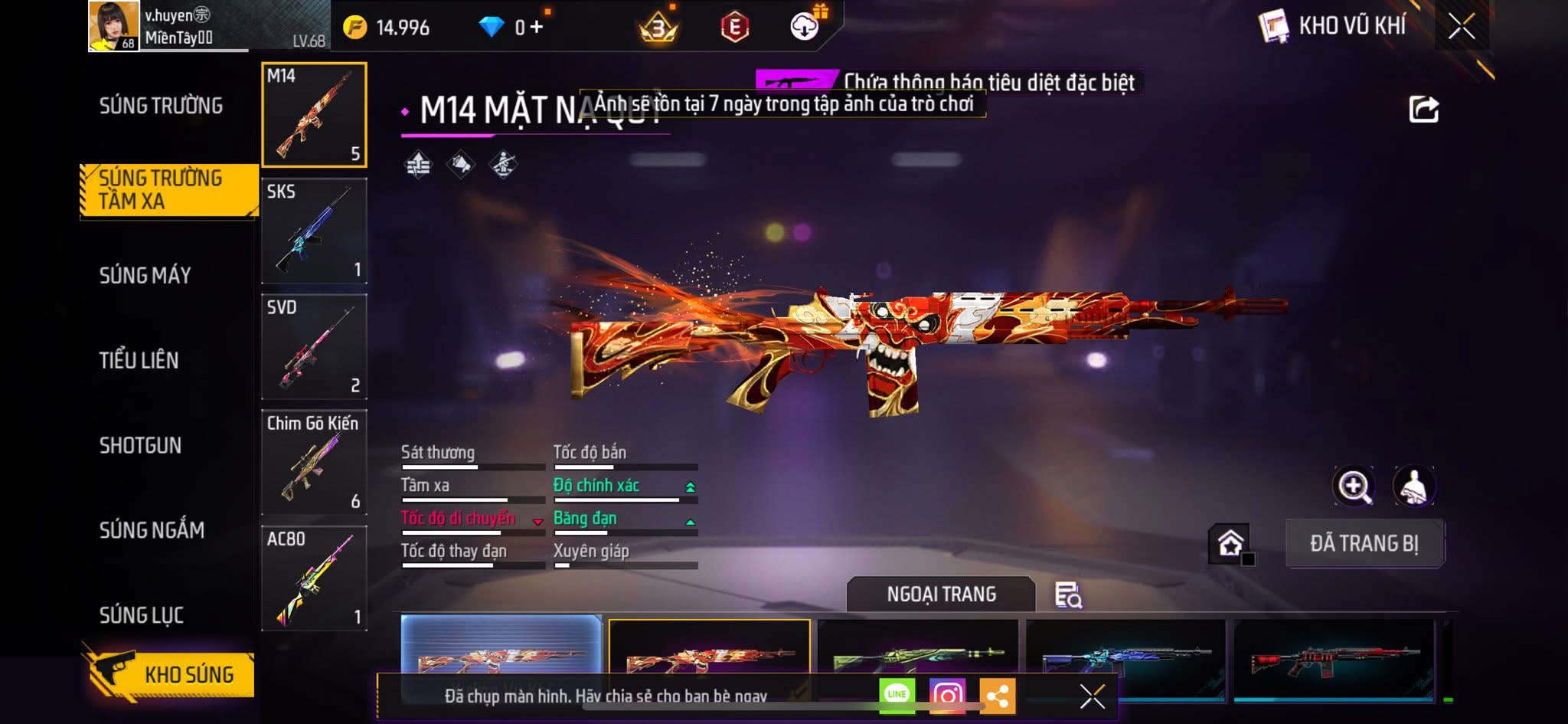
Task: Select the SKS weapon tile
Action: 314,231
